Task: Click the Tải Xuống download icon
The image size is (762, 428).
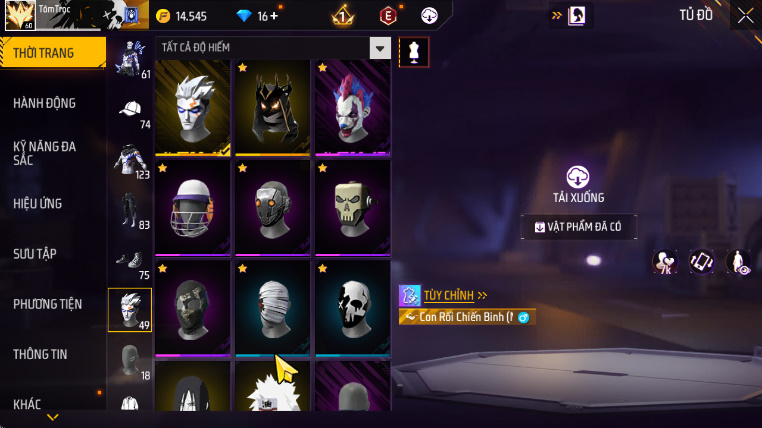Action: click(x=578, y=177)
